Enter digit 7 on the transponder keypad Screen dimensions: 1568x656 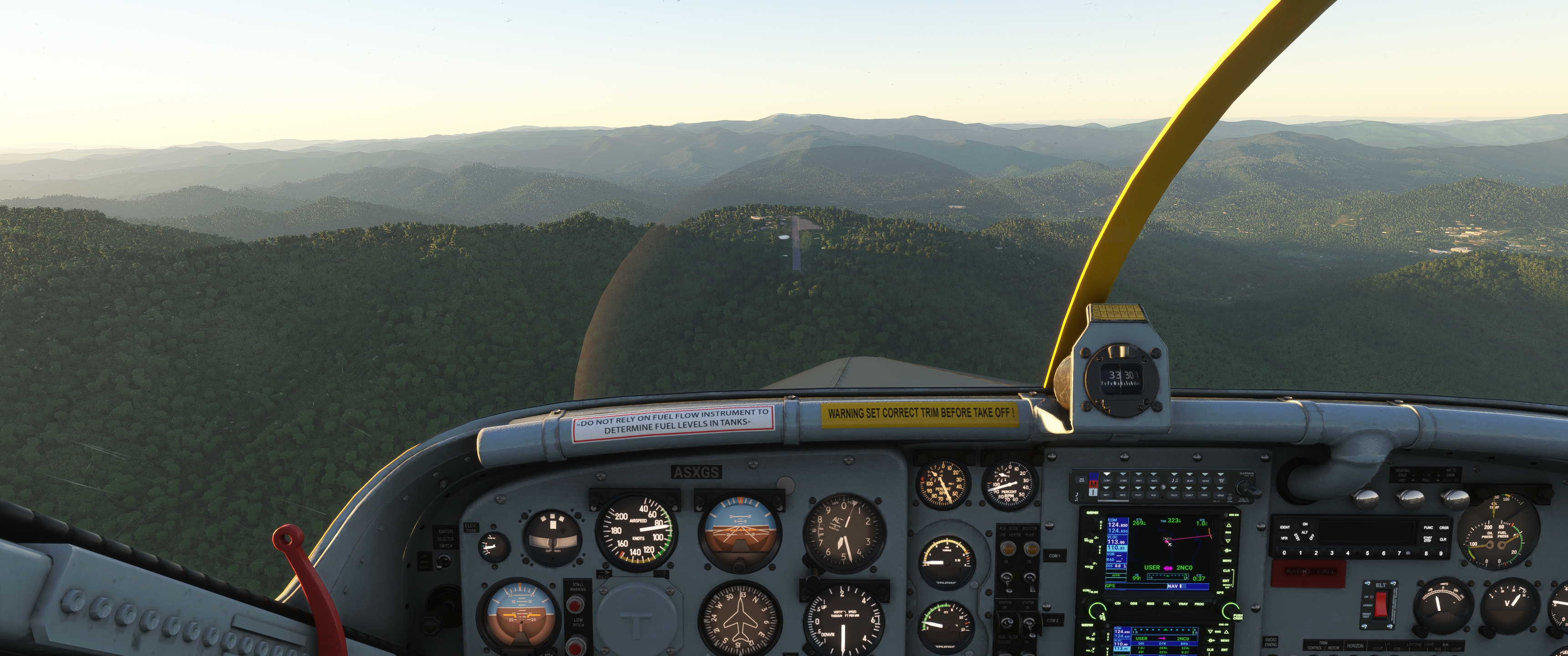click(x=1399, y=554)
